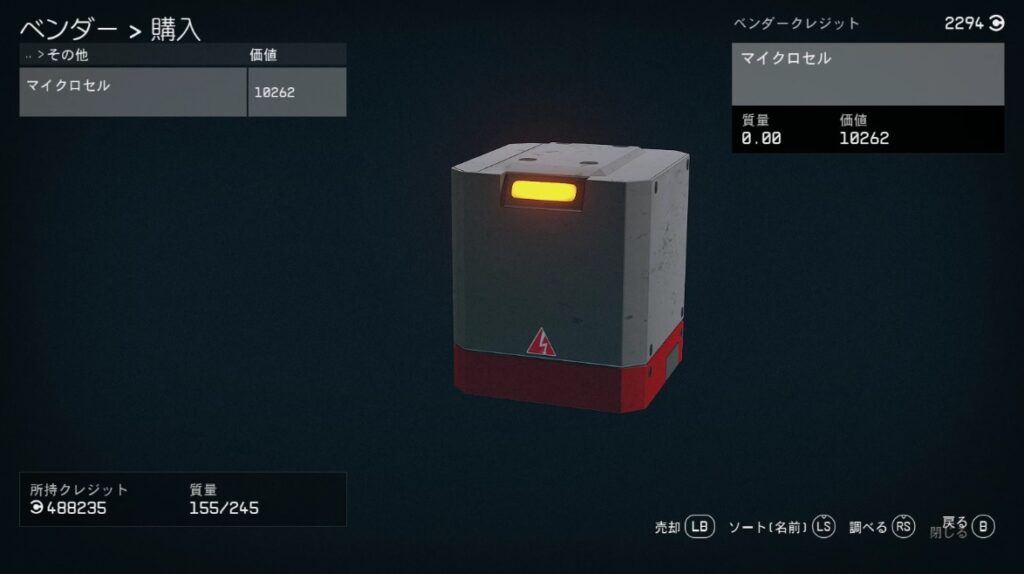
Task: Go back via the その他 category header
Action: click(x=69, y=56)
